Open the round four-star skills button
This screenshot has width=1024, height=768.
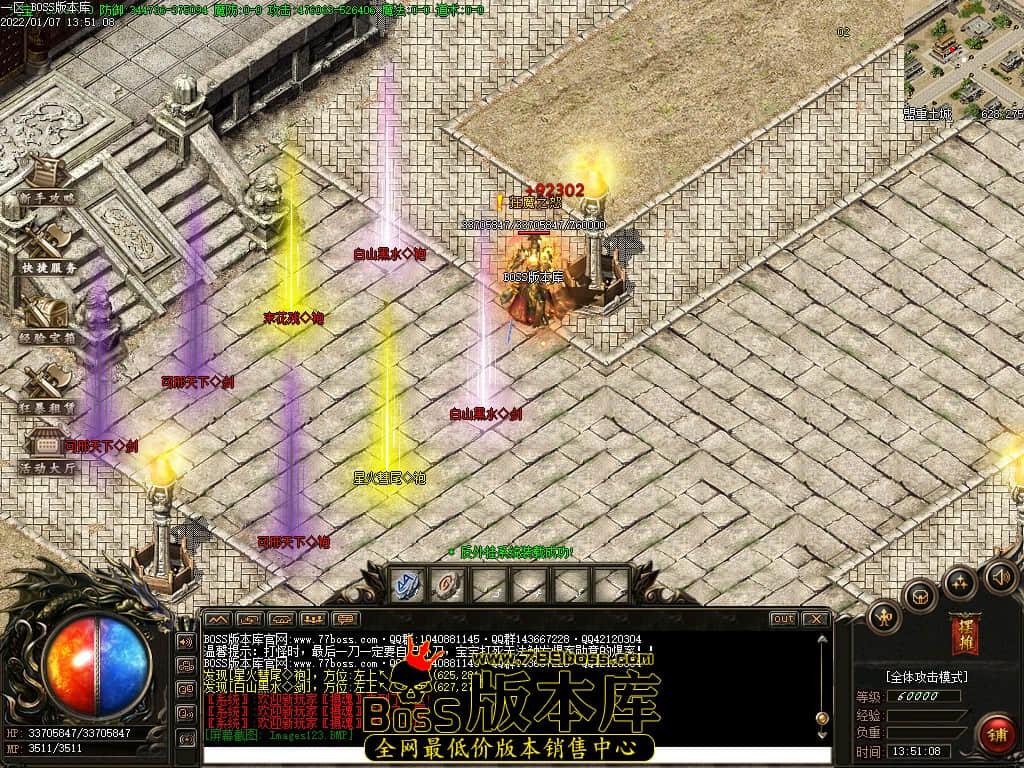click(960, 582)
